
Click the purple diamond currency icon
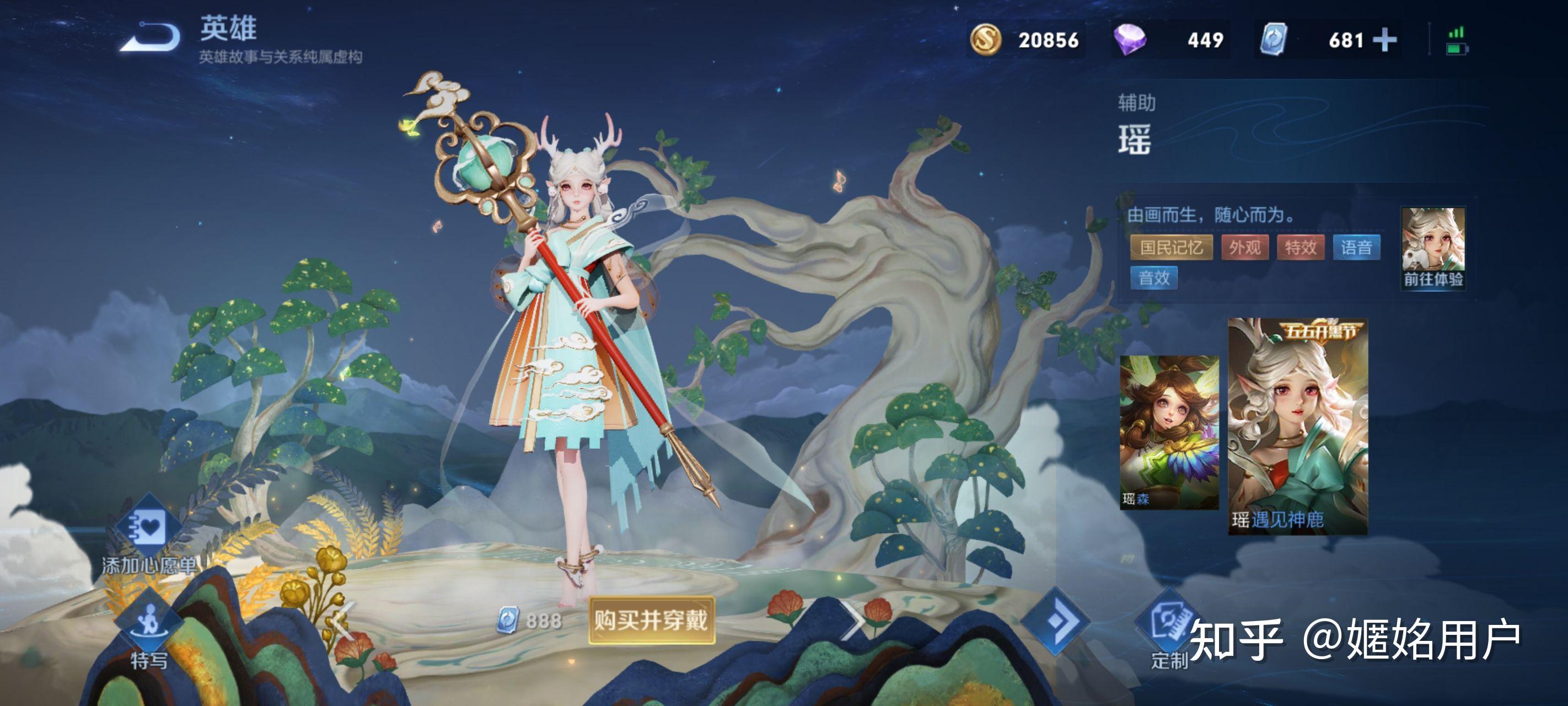pos(1129,40)
